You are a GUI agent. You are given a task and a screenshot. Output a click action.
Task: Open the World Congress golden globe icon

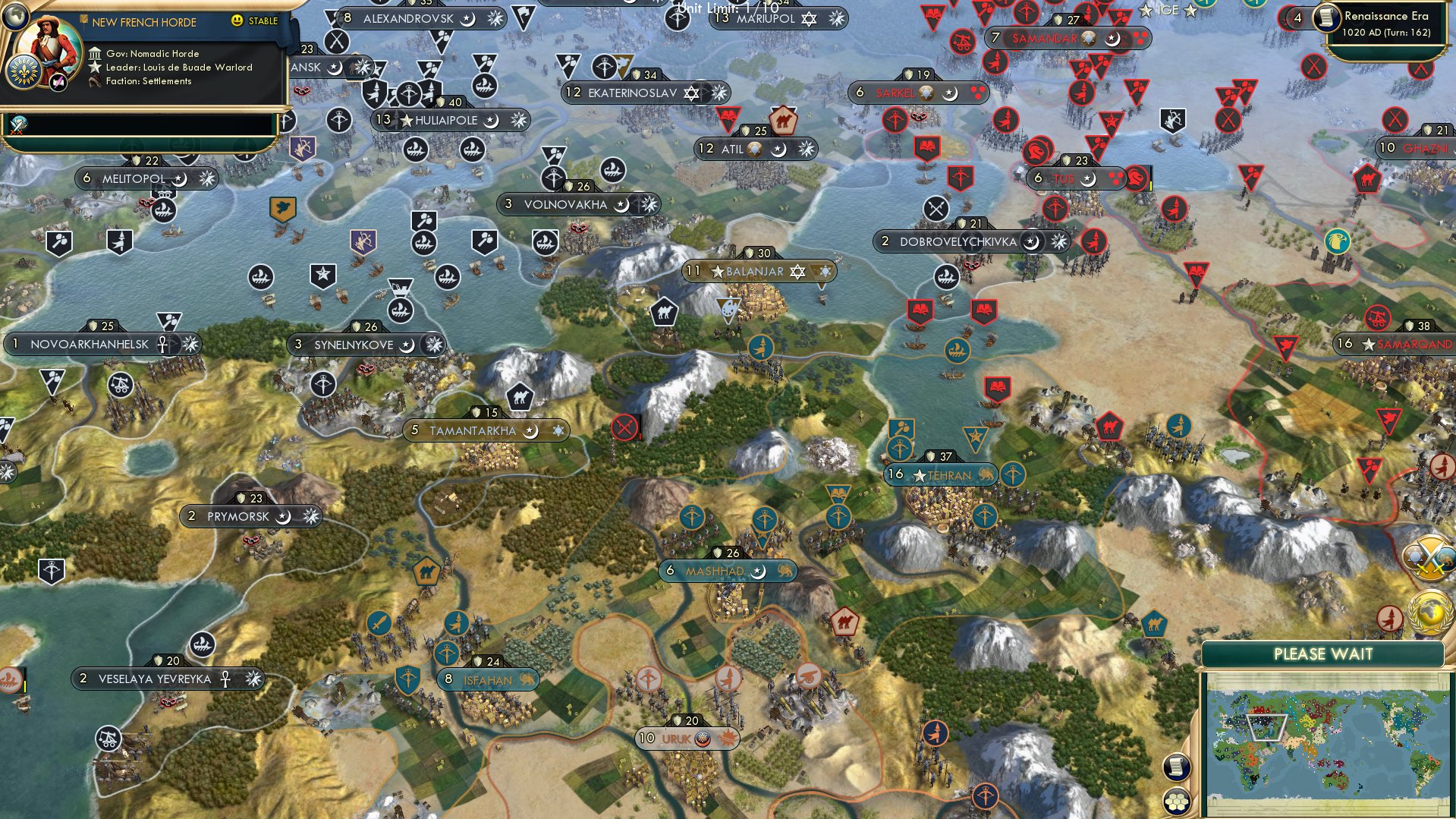[x=1430, y=611]
